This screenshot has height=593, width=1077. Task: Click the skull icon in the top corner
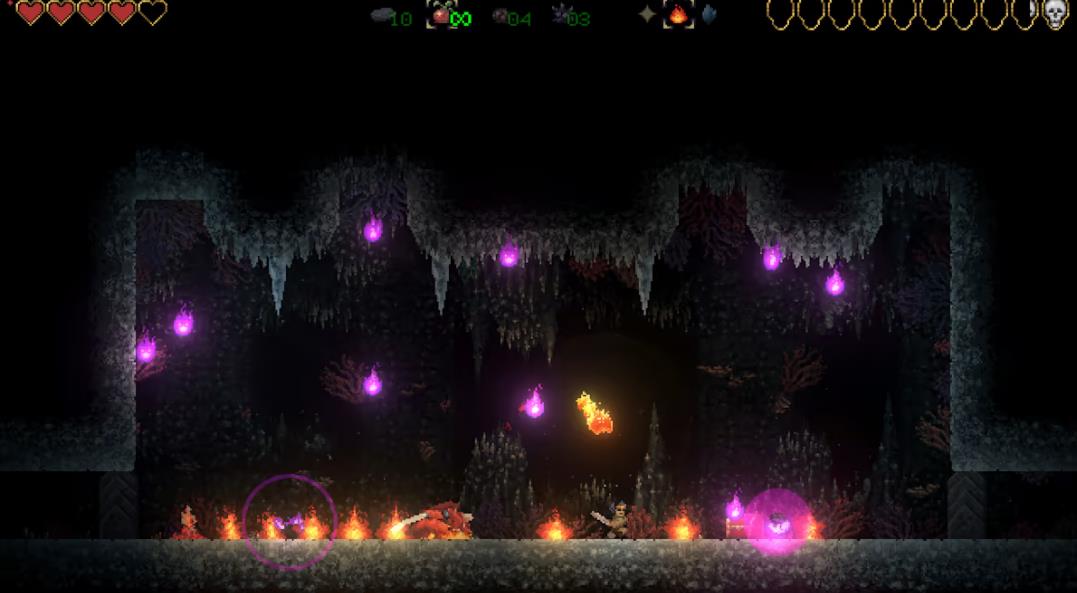(x=1055, y=14)
